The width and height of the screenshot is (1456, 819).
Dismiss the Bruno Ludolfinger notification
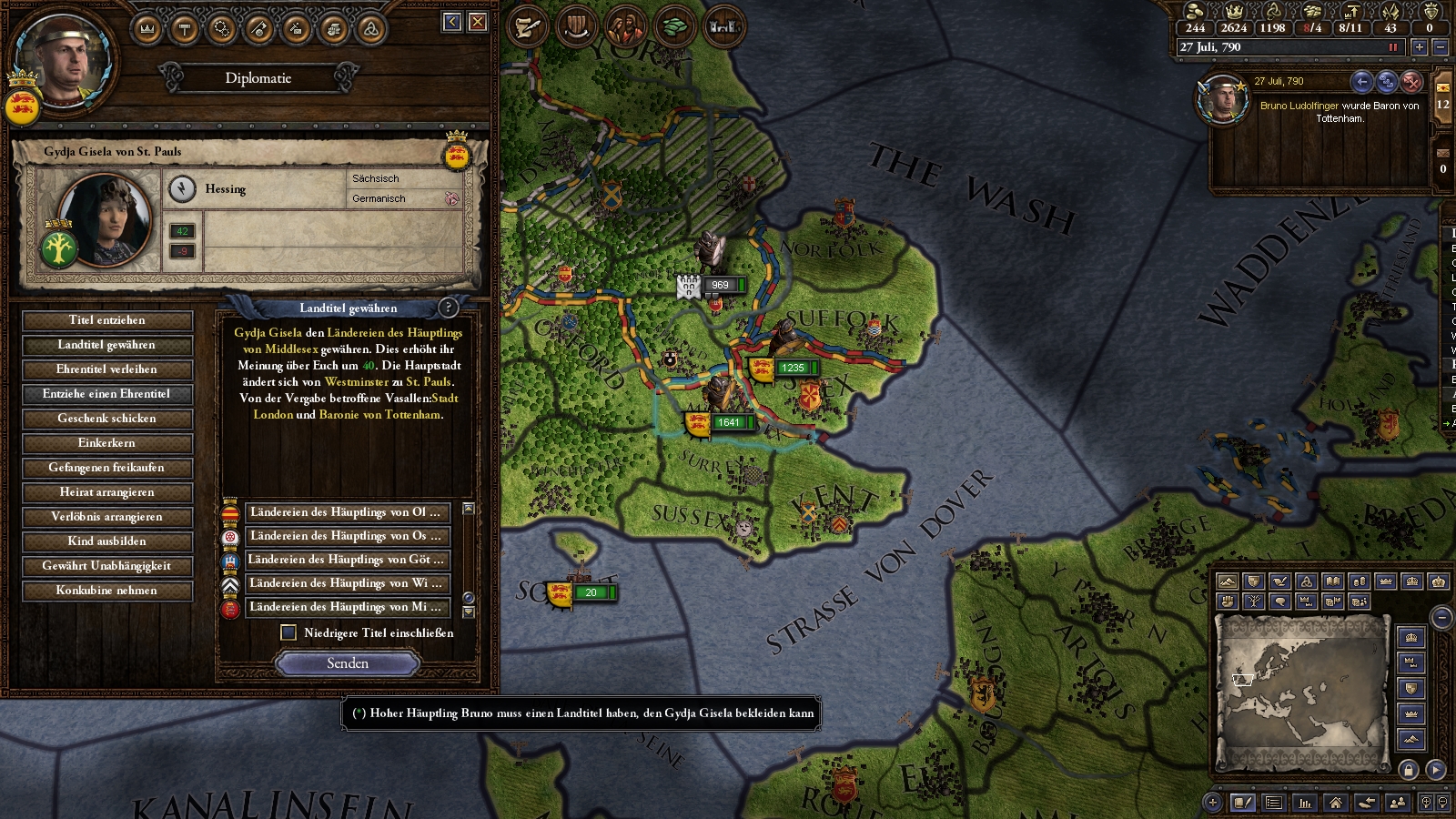pyautogui.click(x=1411, y=82)
